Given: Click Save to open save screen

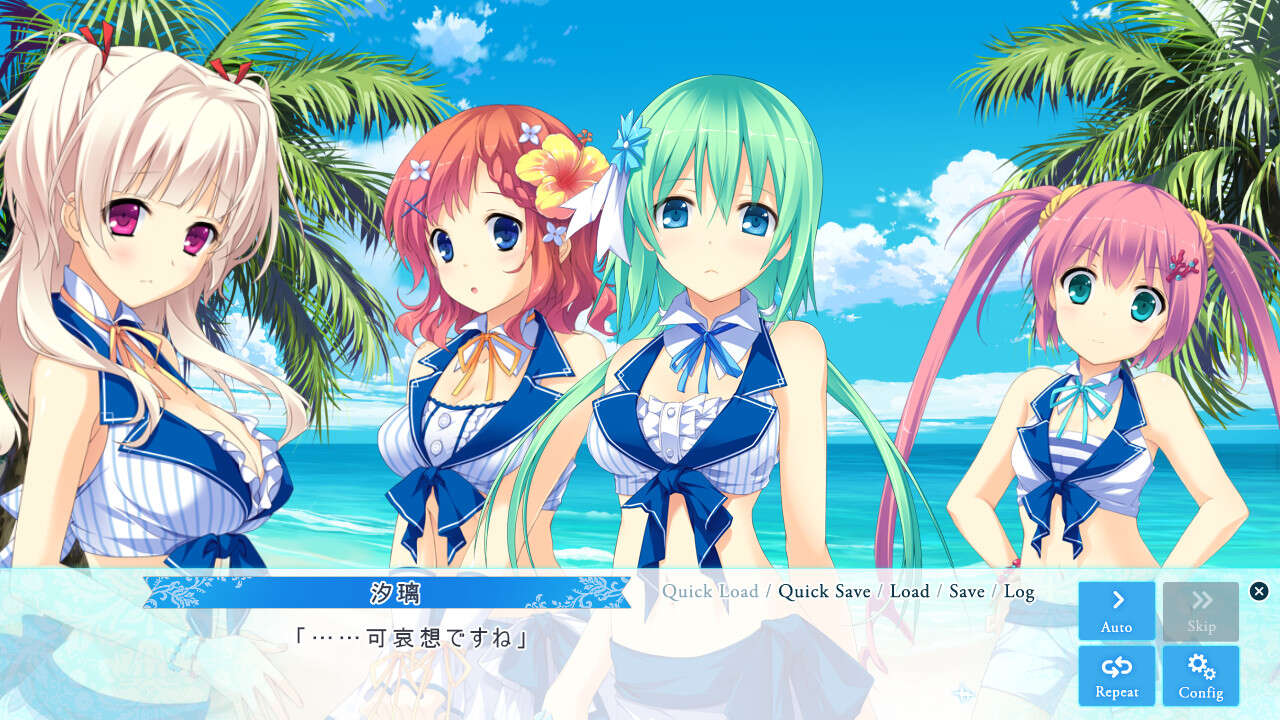Looking at the screenshot, I should [966, 591].
